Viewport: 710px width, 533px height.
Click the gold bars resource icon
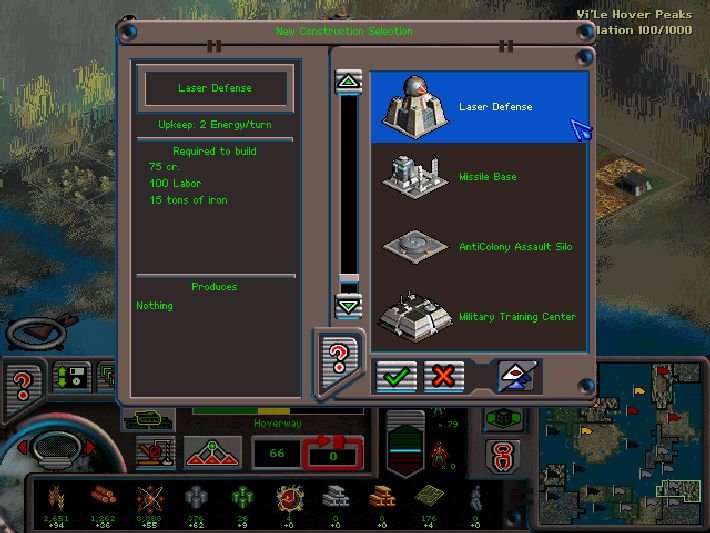382,496
